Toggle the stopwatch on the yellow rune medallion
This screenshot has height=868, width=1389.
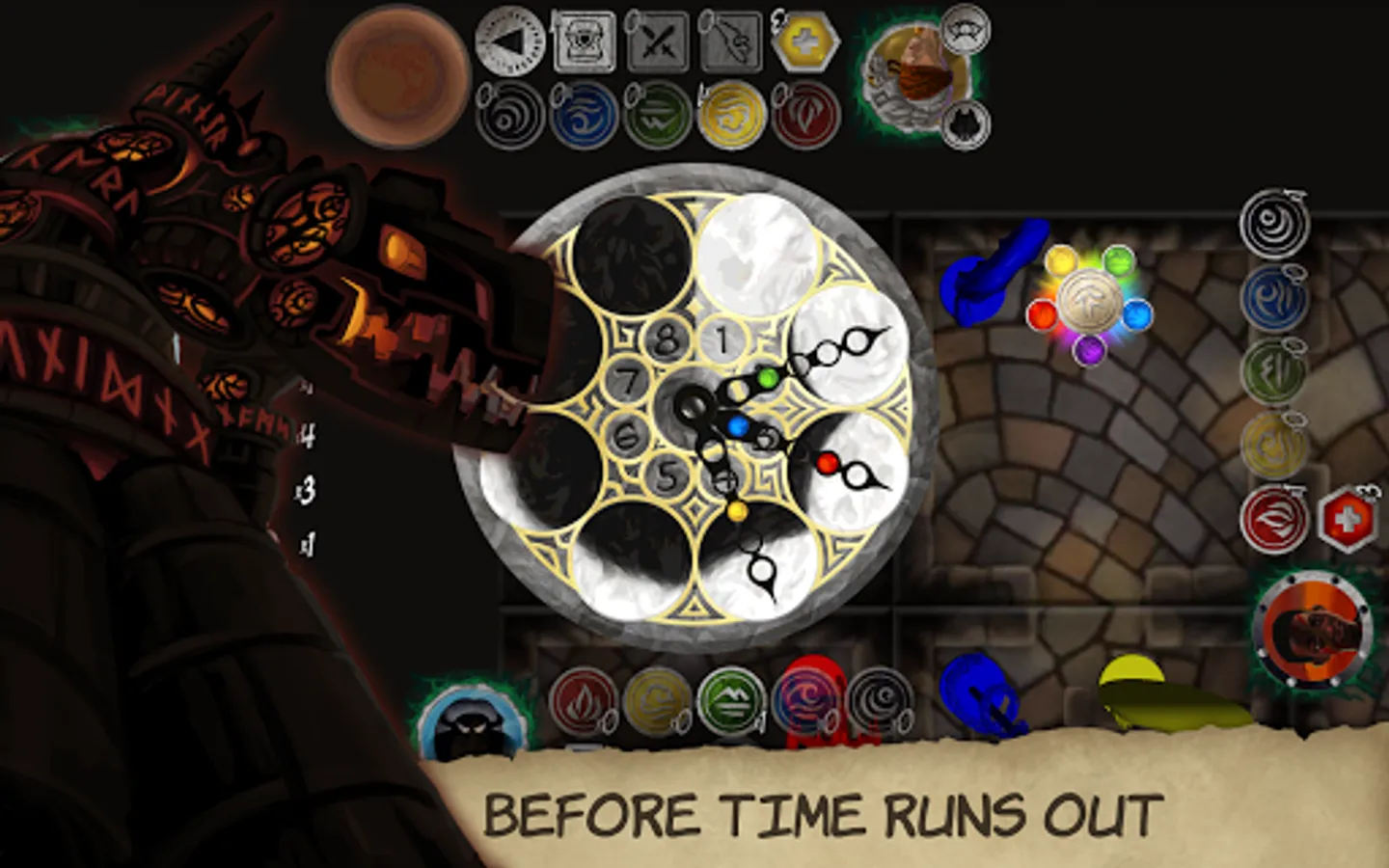(x=1294, y=420)
